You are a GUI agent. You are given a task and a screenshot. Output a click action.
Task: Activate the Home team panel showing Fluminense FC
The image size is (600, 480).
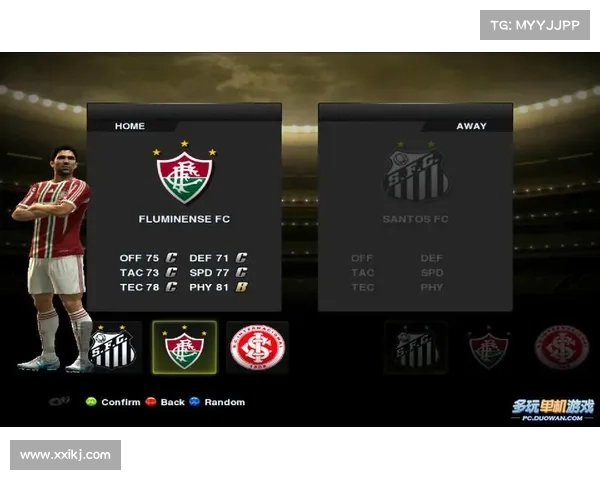[184, 207]
